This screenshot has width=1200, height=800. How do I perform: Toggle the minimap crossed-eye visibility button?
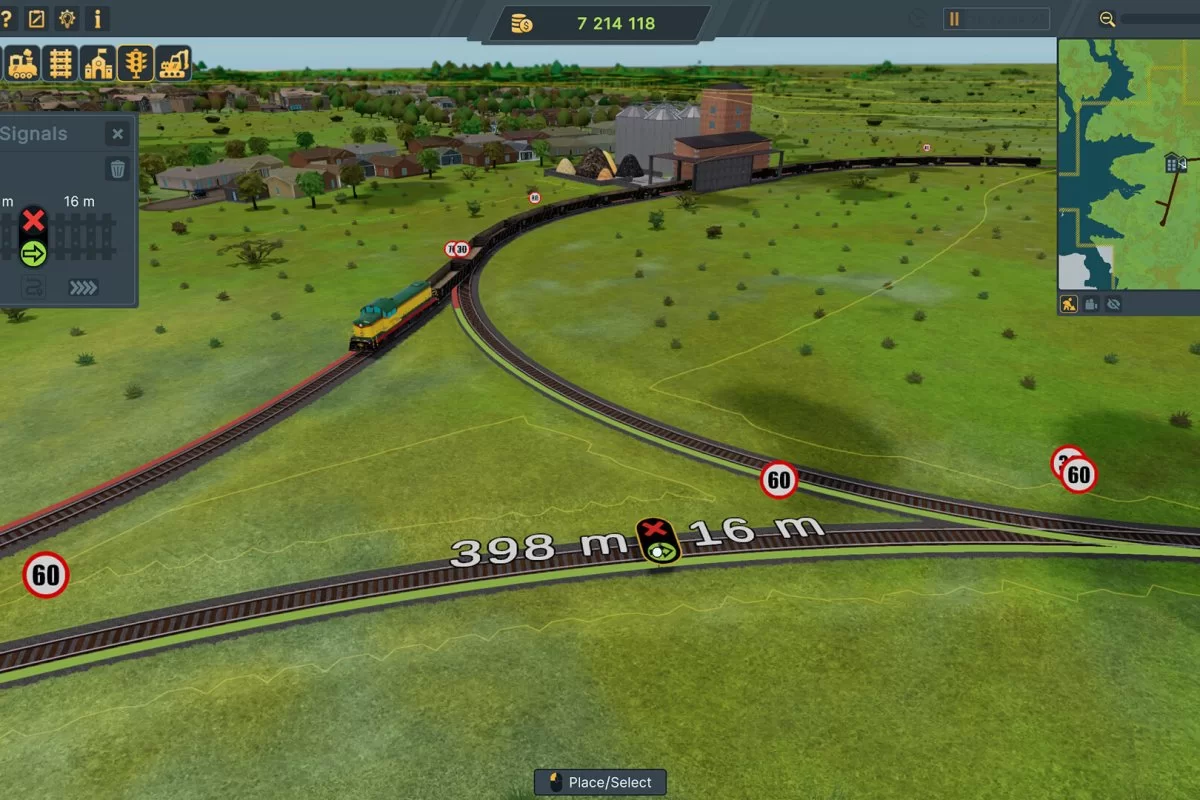point(1113,304)
